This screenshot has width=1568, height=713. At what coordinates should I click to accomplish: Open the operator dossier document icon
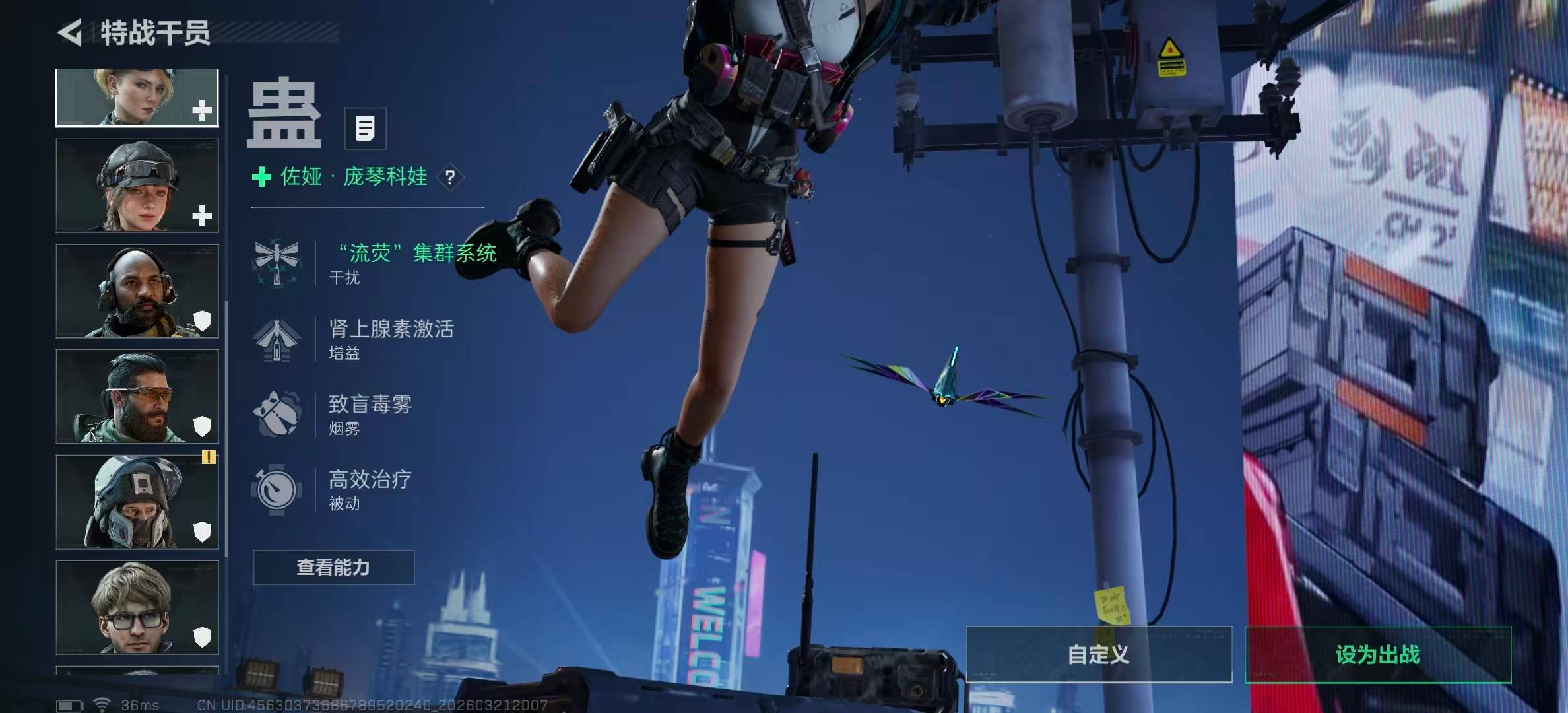(365, 128)
